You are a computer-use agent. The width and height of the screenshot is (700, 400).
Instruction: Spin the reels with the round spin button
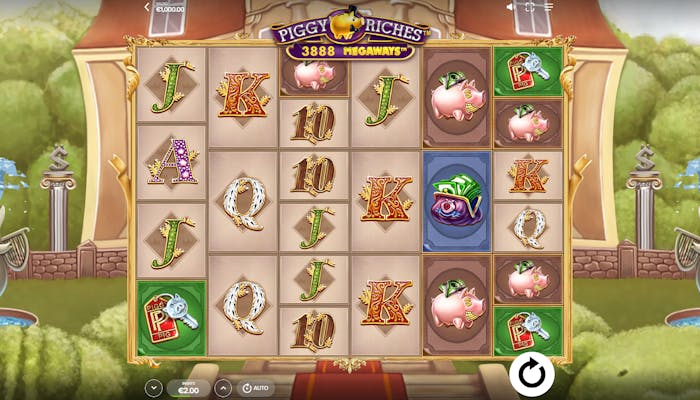coord(531,374)
